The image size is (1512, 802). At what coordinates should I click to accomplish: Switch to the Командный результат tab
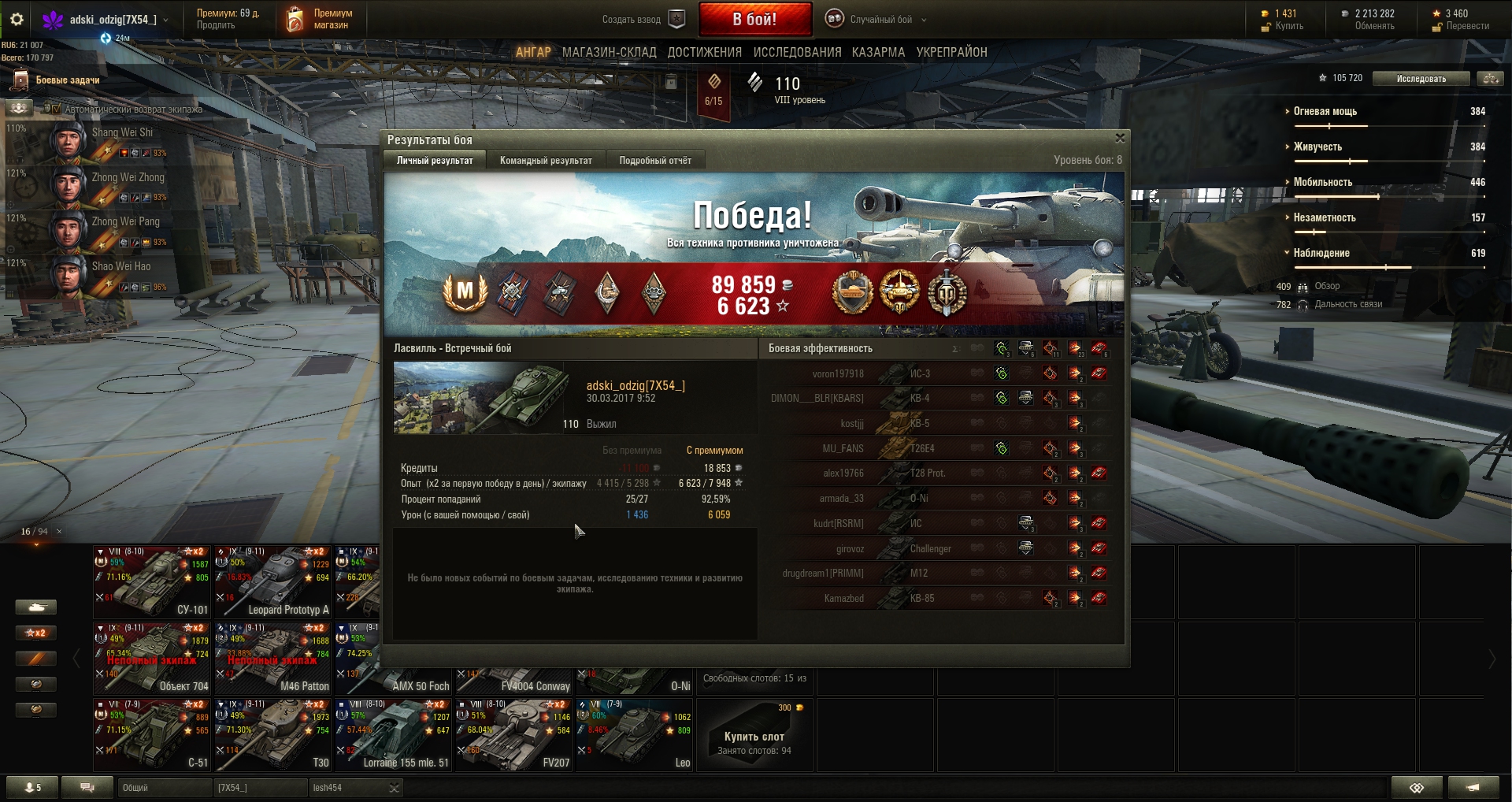[546, 161]
